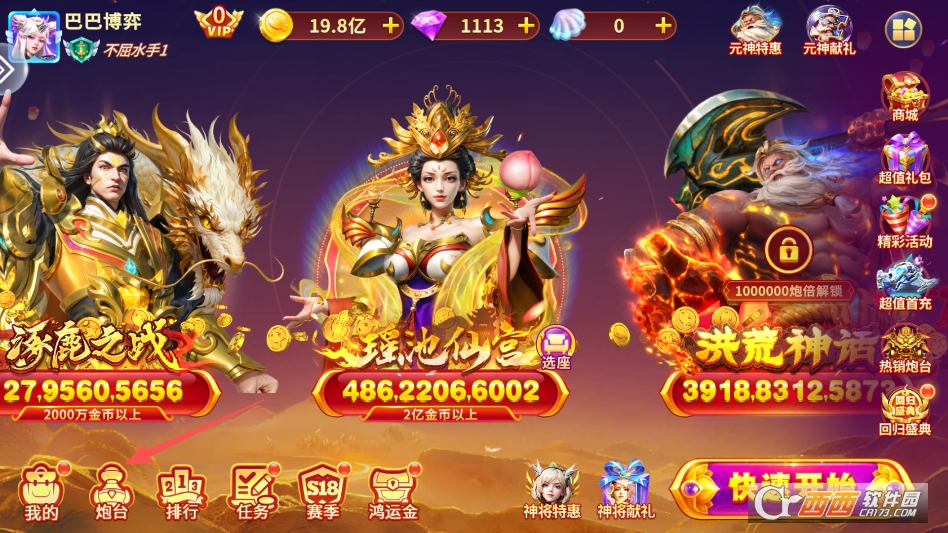Open the 元神献礼 gift event
948x533 pixels.
tap(830, 30)
